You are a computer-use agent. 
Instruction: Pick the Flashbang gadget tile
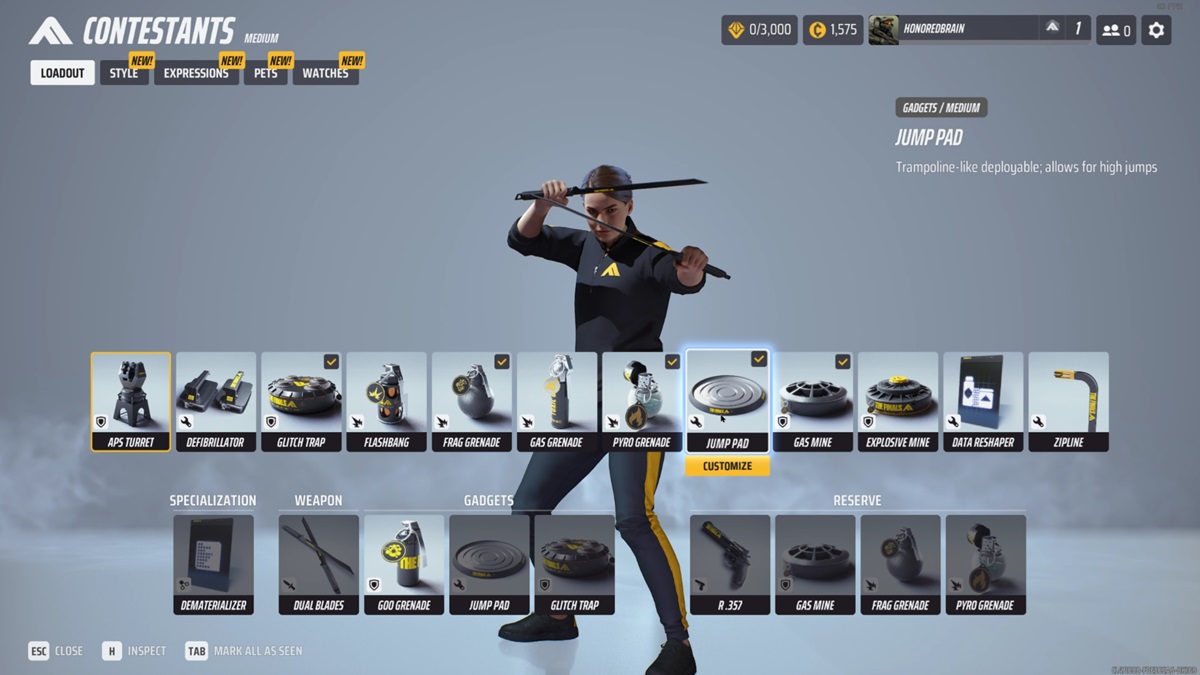[386, 401]
